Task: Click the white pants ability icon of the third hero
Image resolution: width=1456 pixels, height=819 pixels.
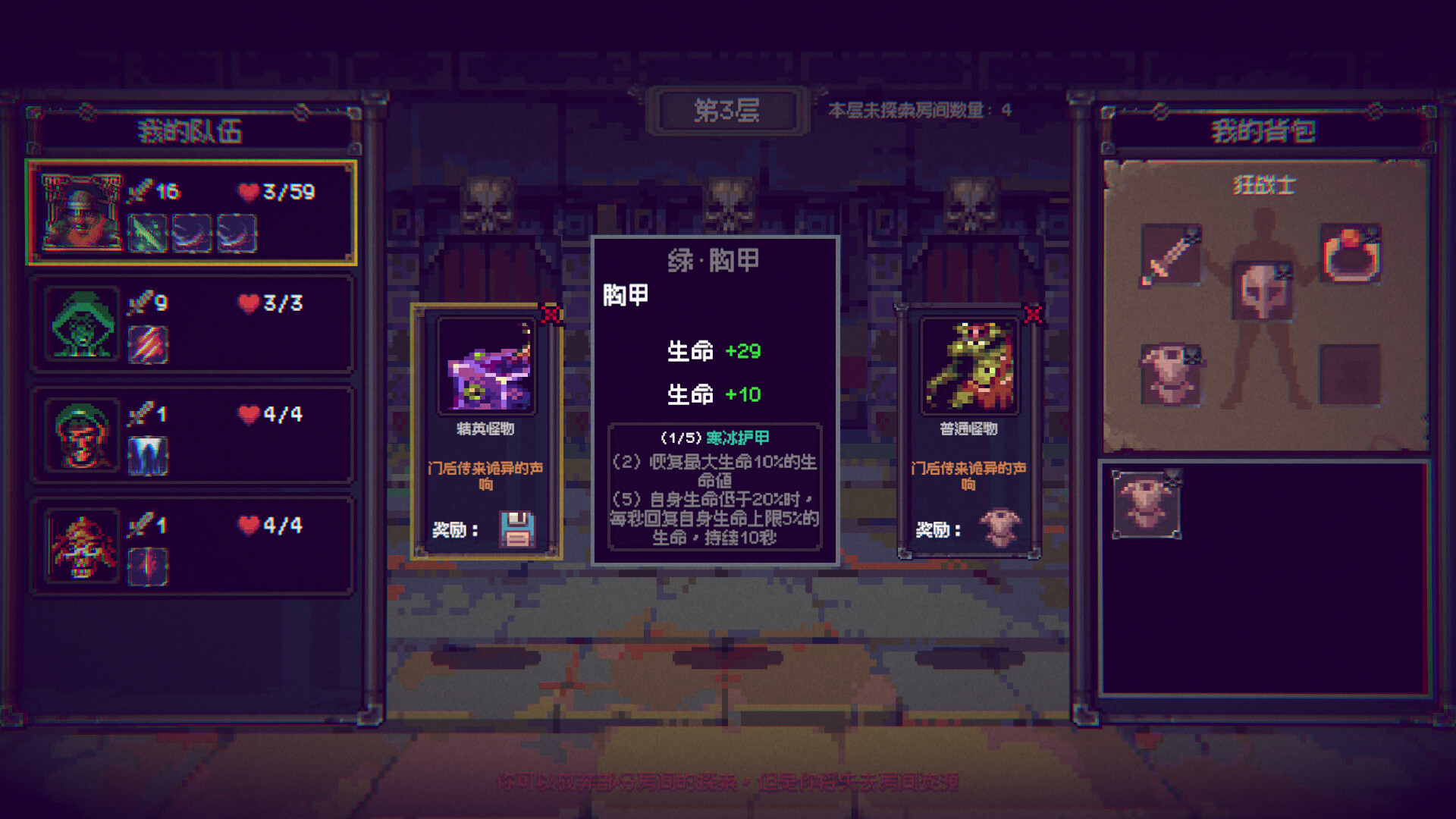Action: (147, 453)
